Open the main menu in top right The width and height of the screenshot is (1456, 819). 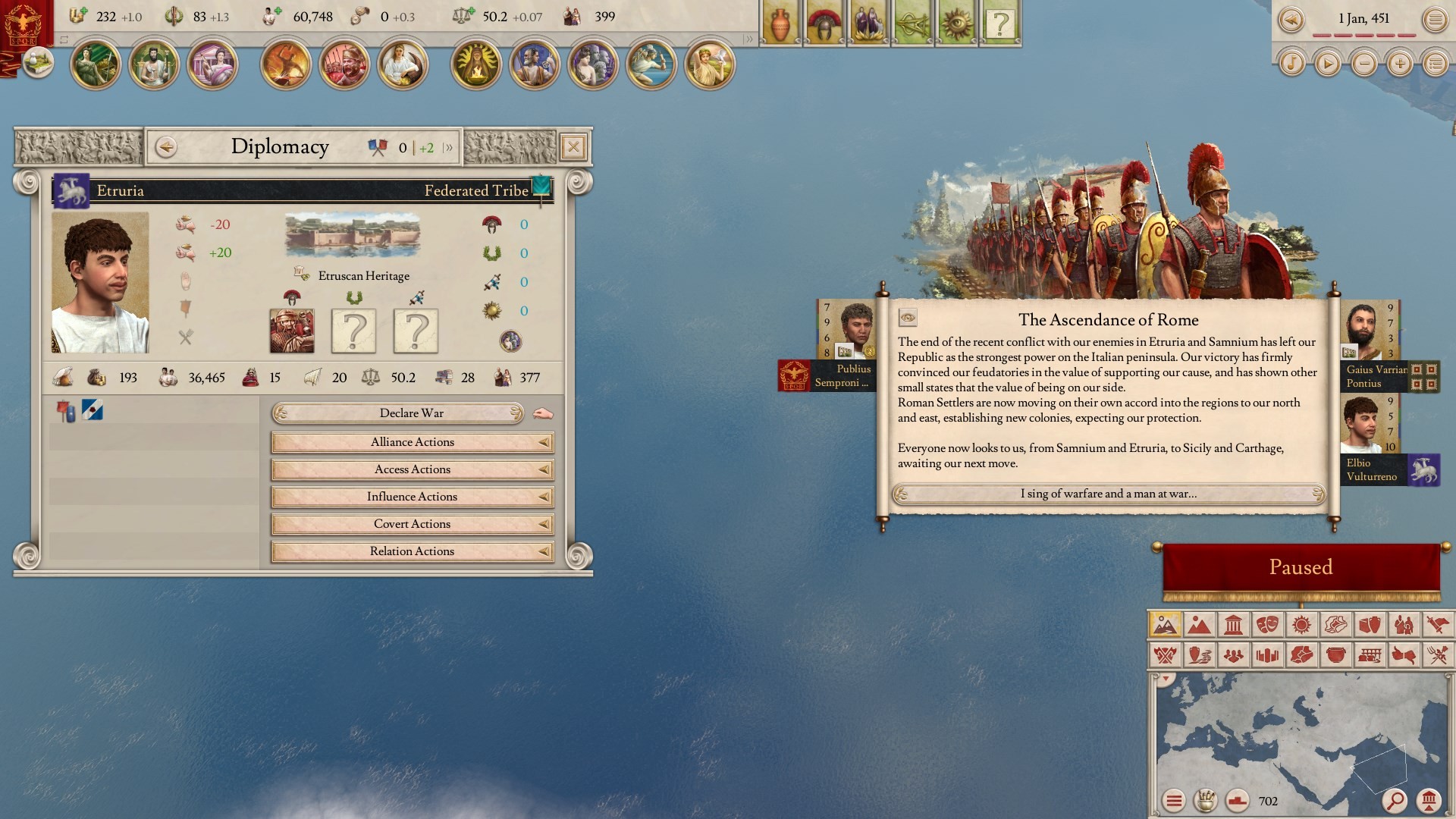[x=1435, y=20]
